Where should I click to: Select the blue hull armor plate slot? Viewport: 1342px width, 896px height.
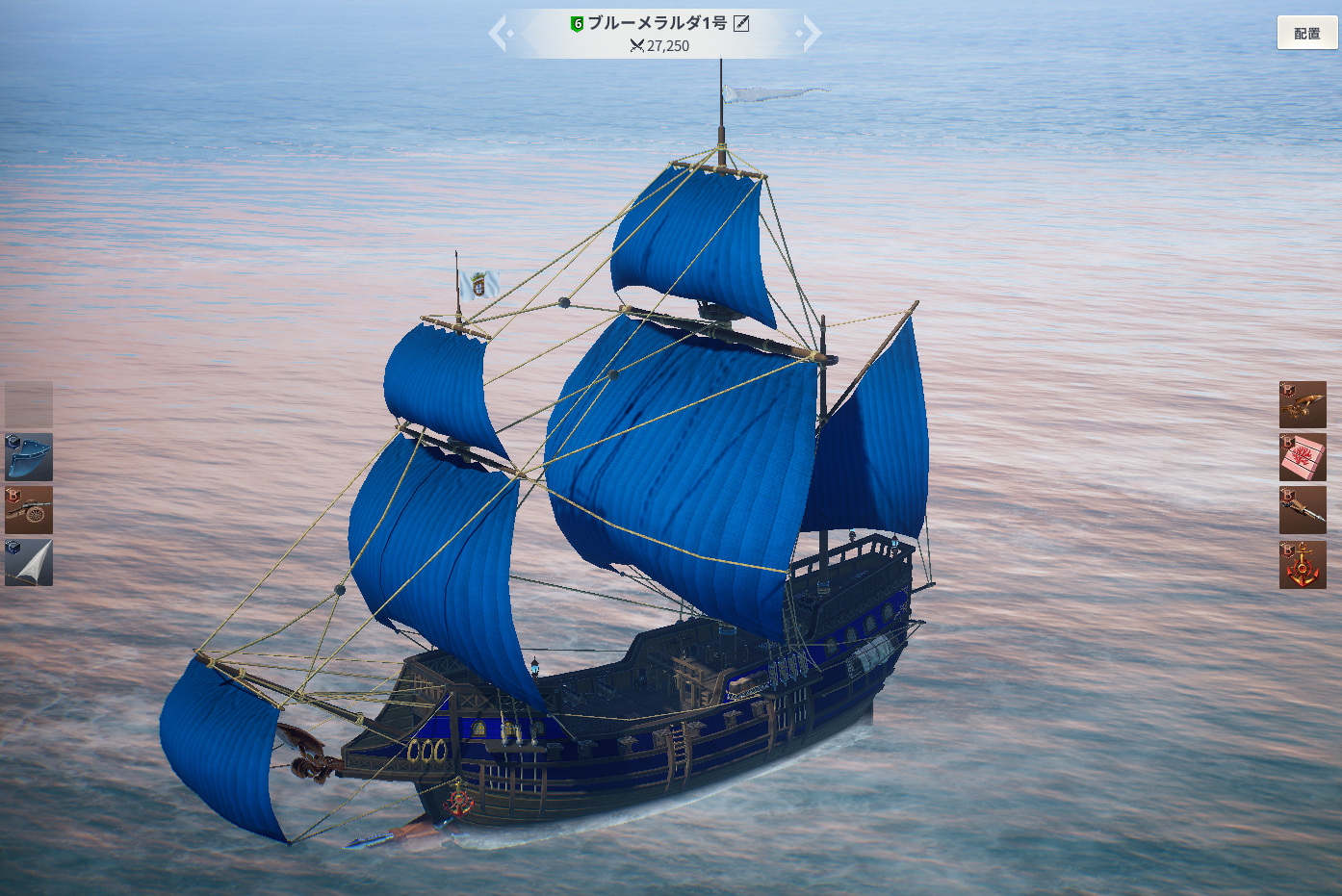29,457
